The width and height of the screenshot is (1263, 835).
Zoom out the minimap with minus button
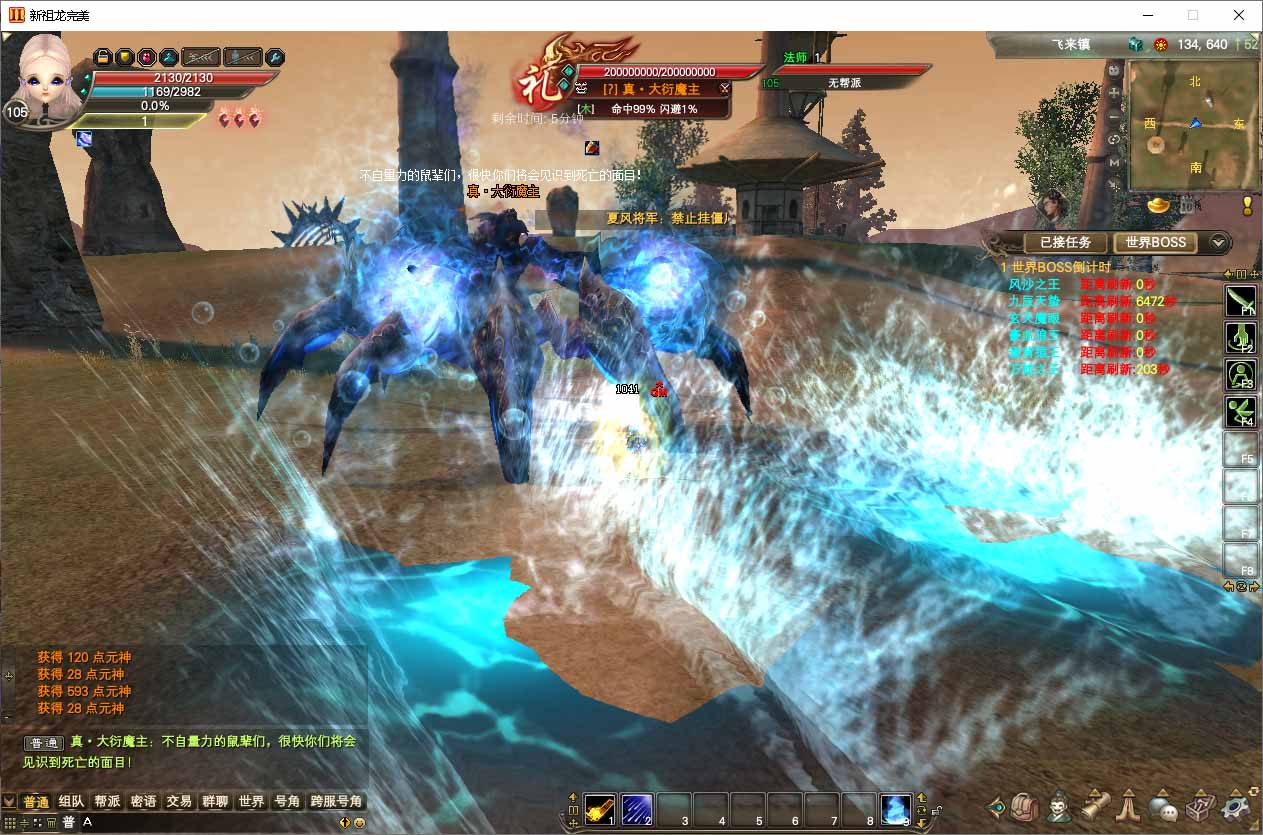tap(1114, 116)
